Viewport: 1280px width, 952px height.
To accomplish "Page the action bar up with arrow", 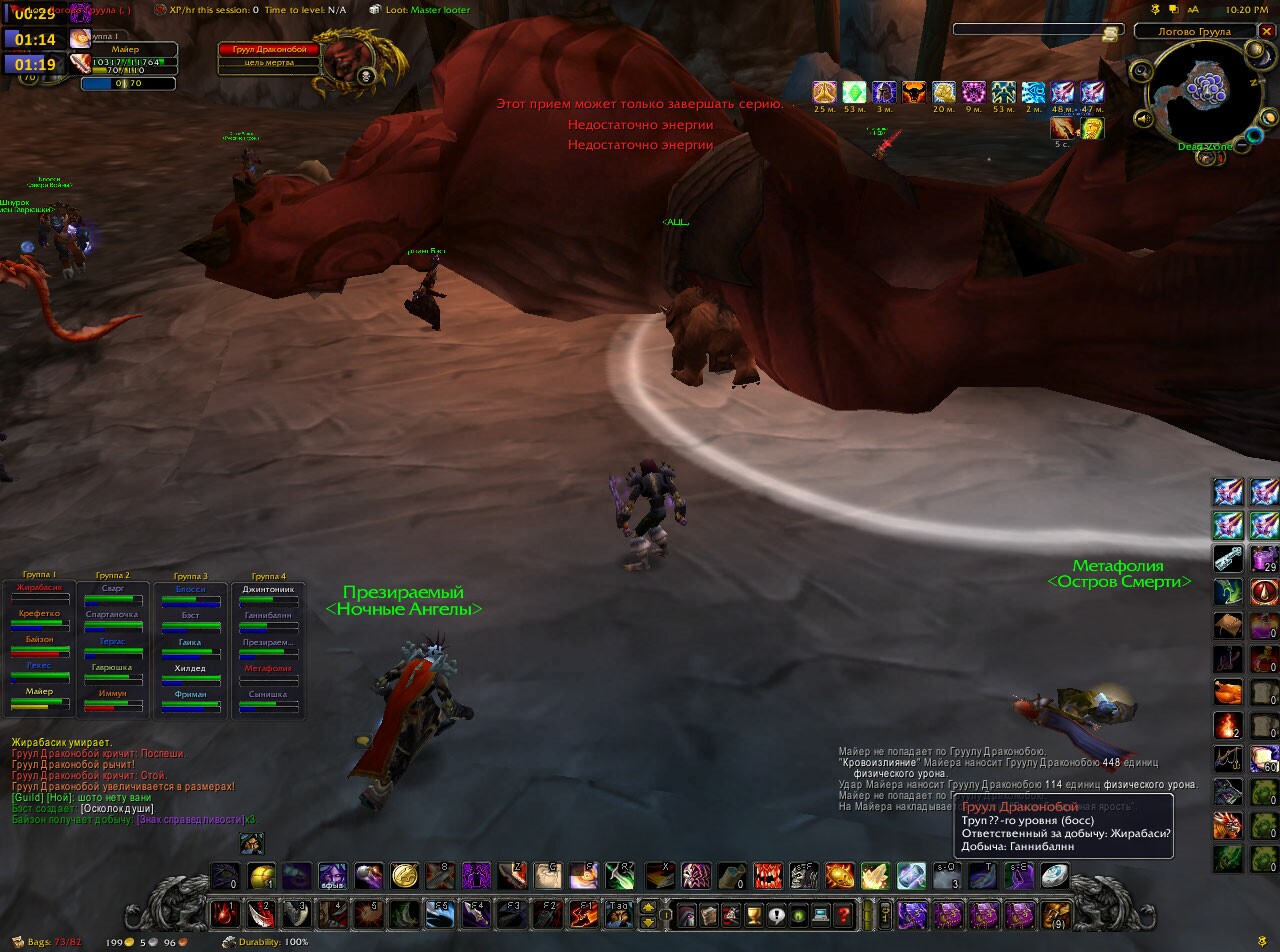I will 648,908.
